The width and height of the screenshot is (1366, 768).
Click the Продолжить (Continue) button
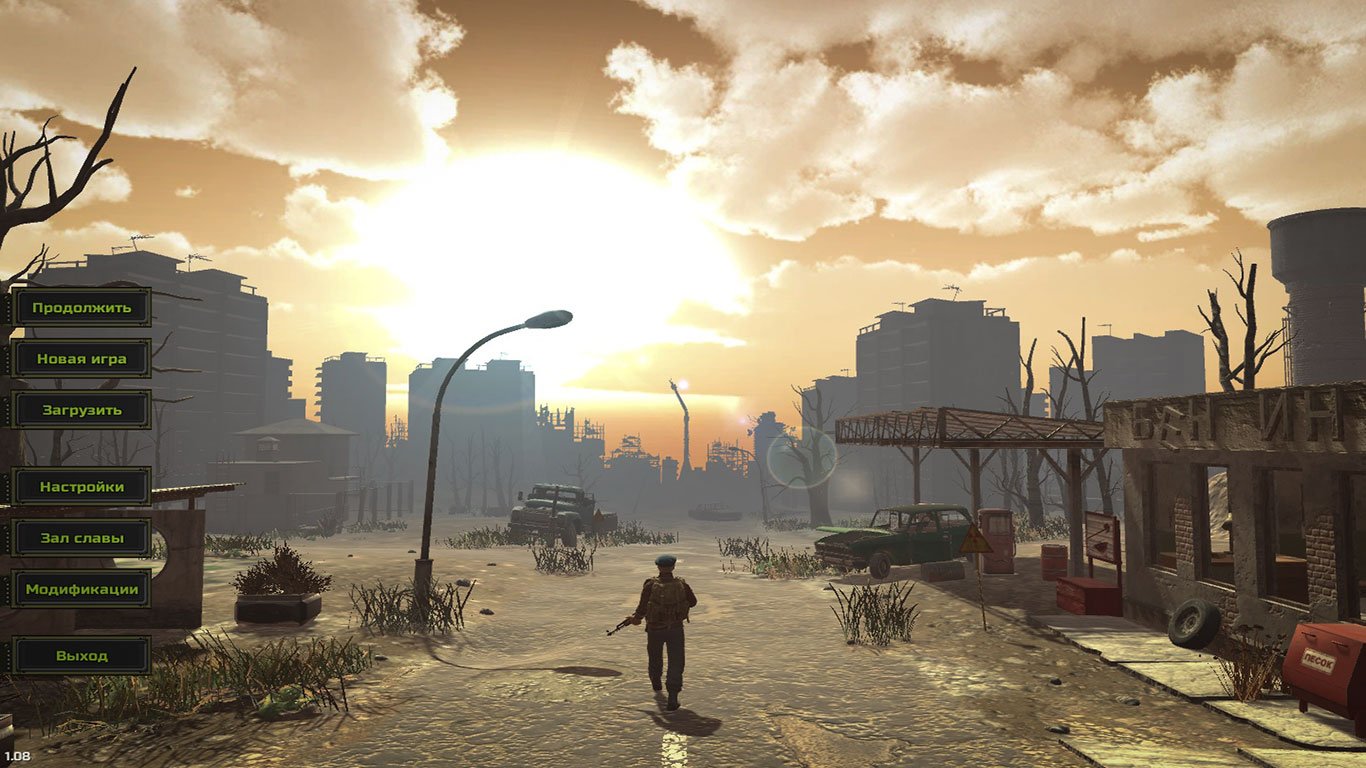(81, 307)
